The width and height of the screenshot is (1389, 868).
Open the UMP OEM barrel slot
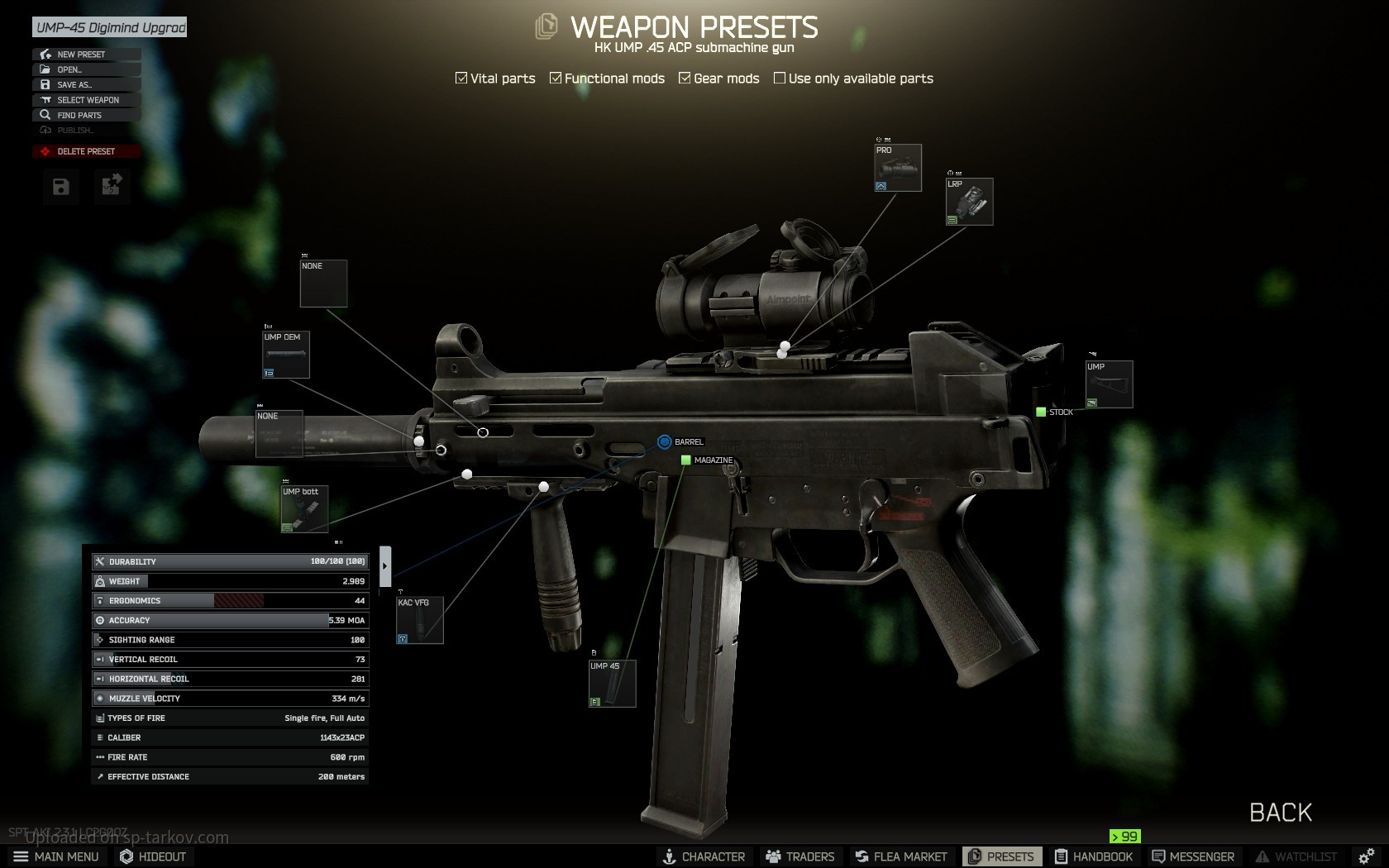tap(286, 355)
